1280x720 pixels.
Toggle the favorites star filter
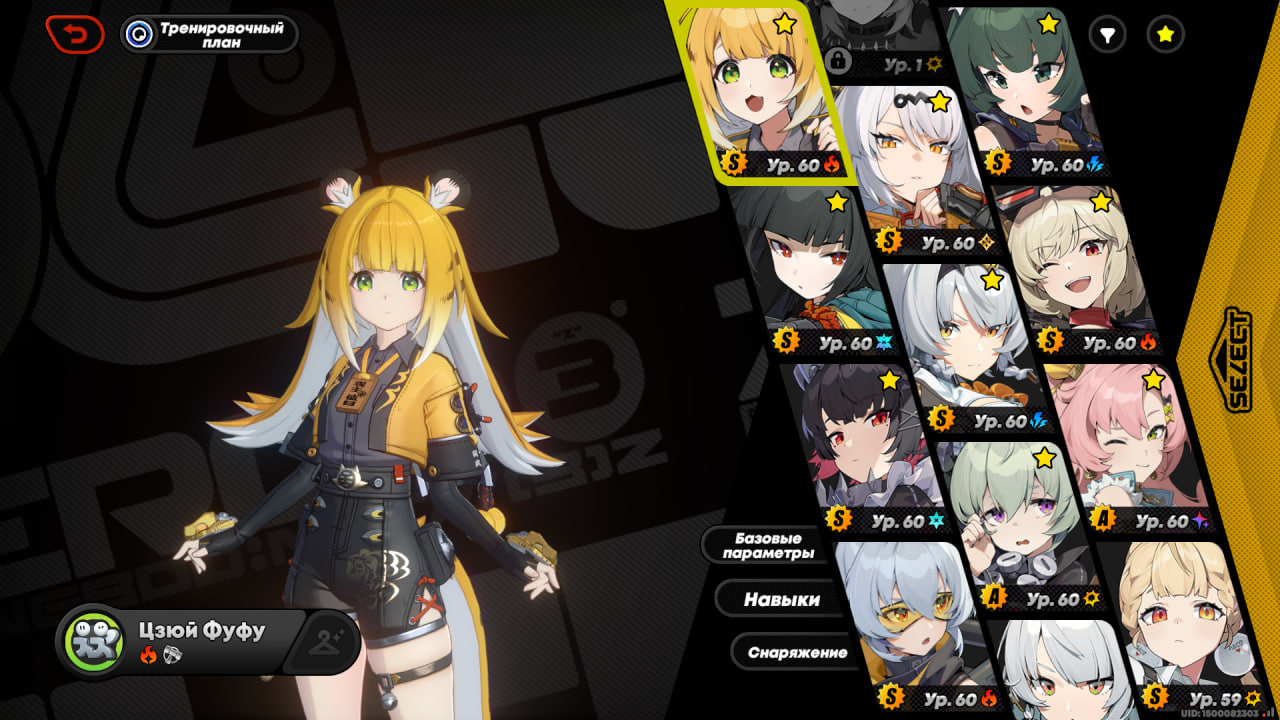1165,35
